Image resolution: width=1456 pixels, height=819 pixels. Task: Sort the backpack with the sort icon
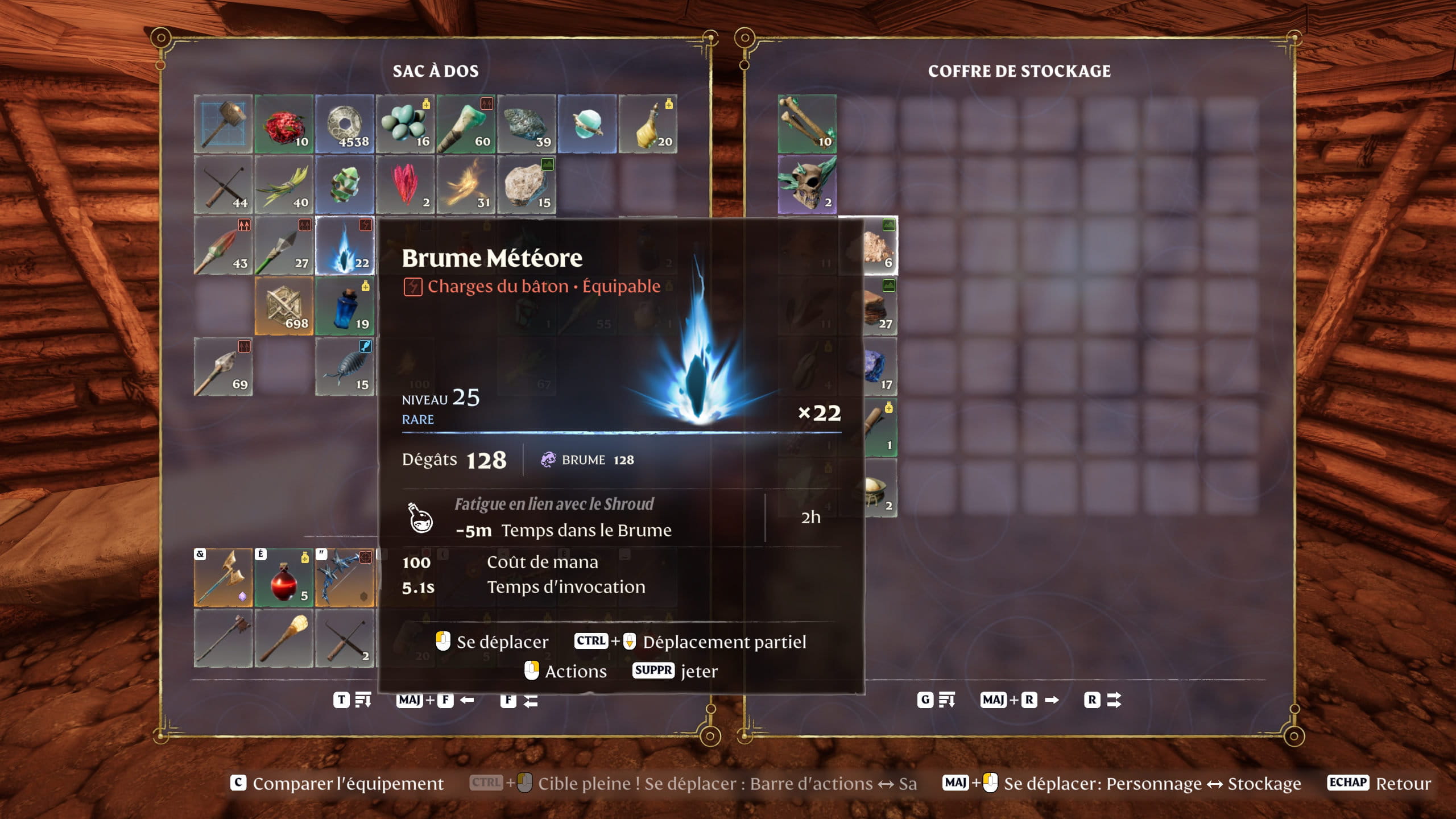click(363, 700)
